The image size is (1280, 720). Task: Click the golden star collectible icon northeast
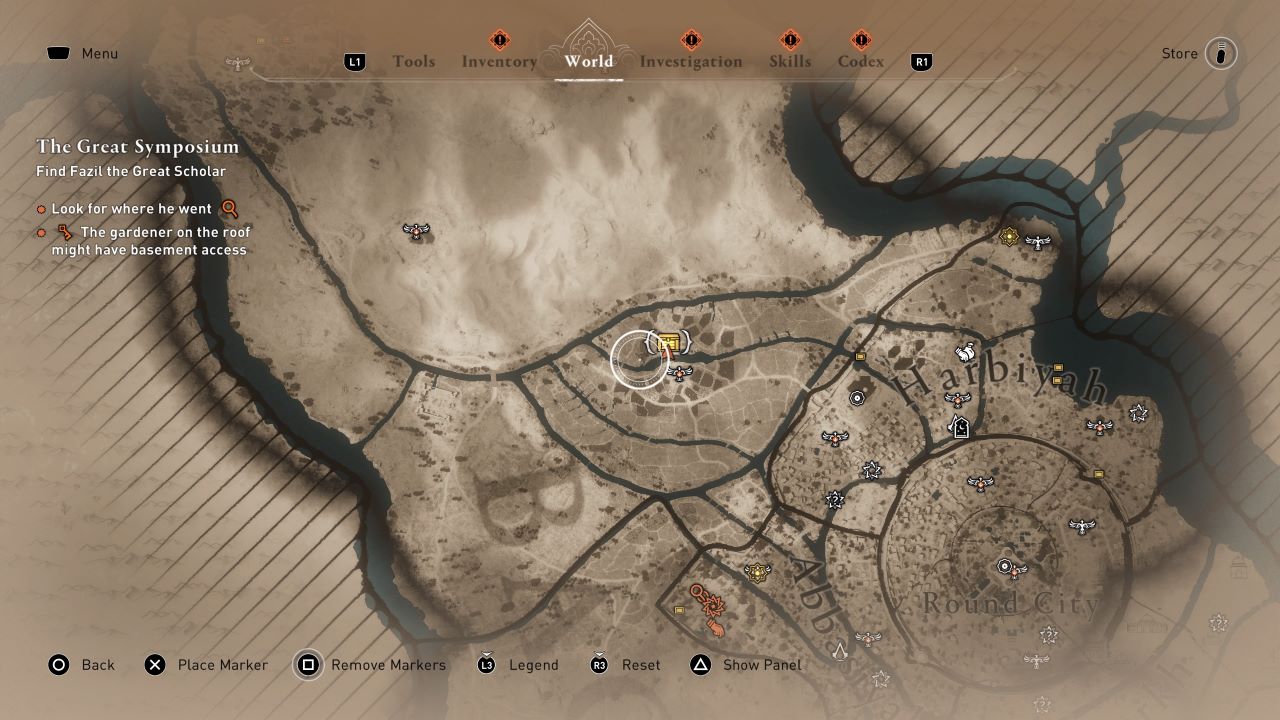(x=1009, y=237)
